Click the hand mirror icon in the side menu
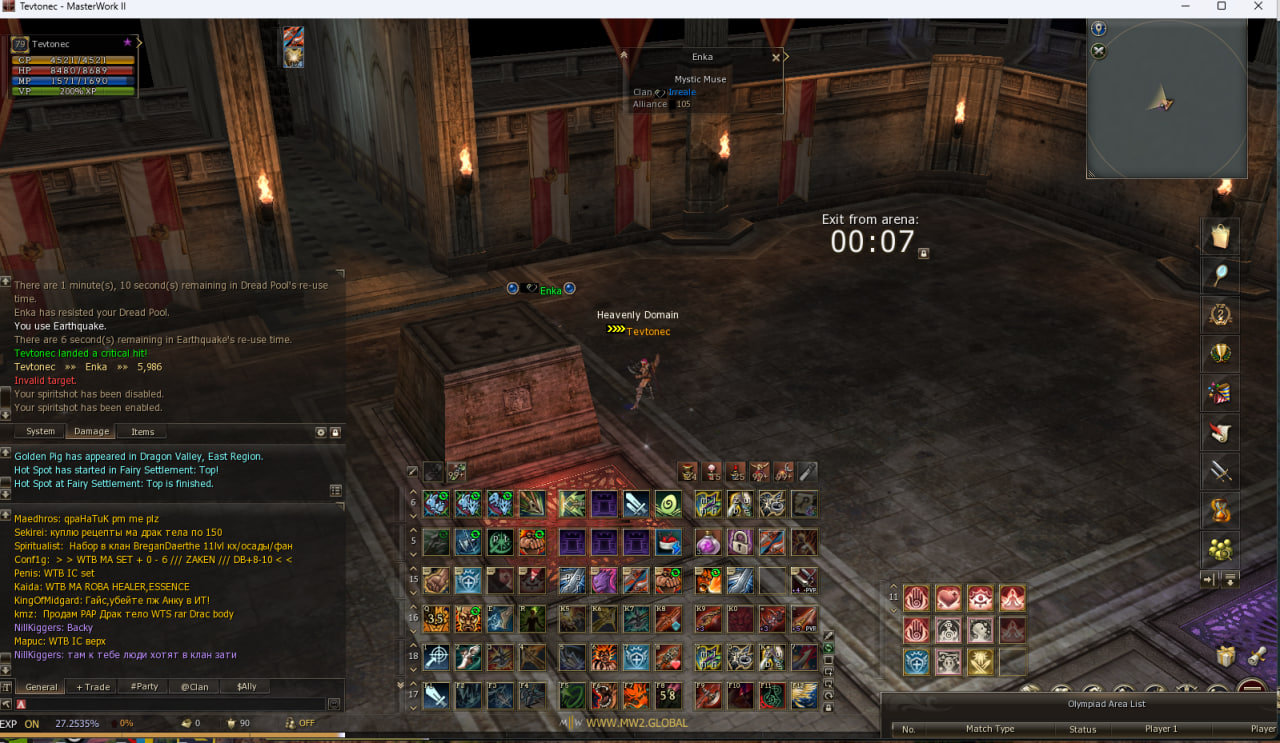The image size is (1280, 743). [1219, 275]
